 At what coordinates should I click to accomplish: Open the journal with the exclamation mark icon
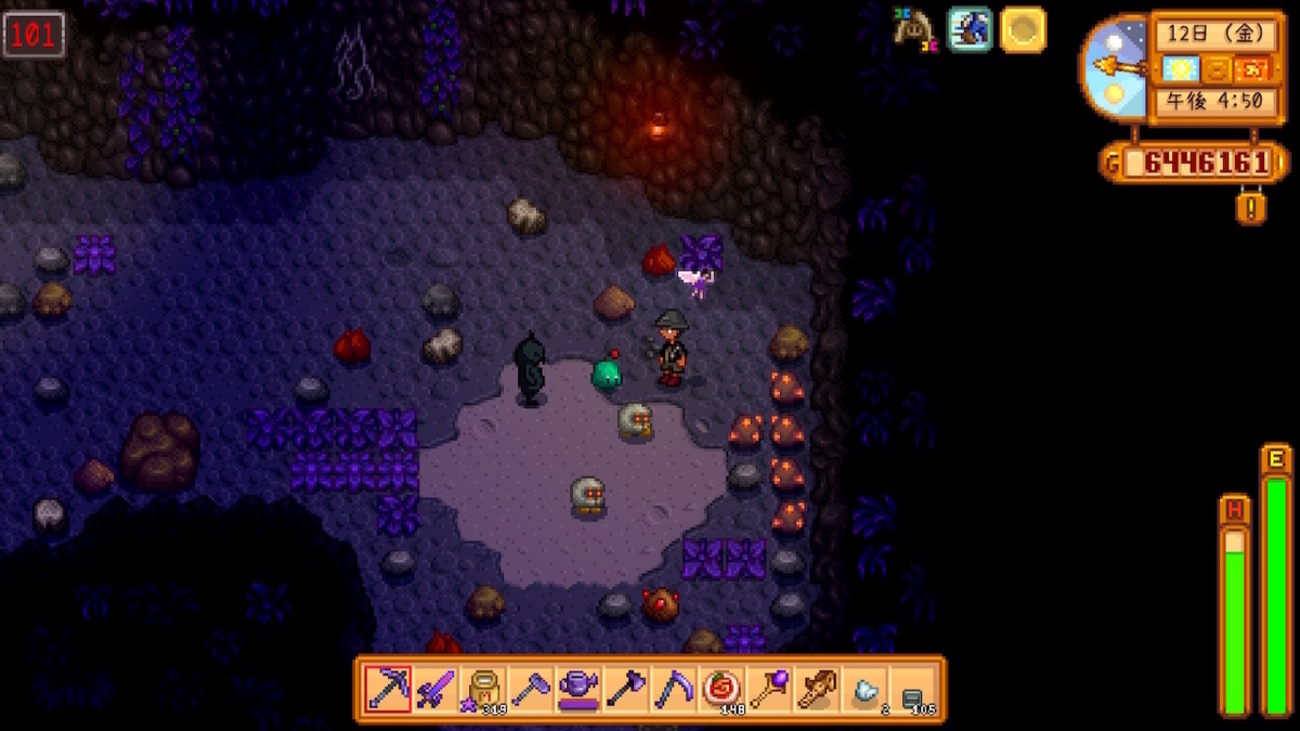1251,208
